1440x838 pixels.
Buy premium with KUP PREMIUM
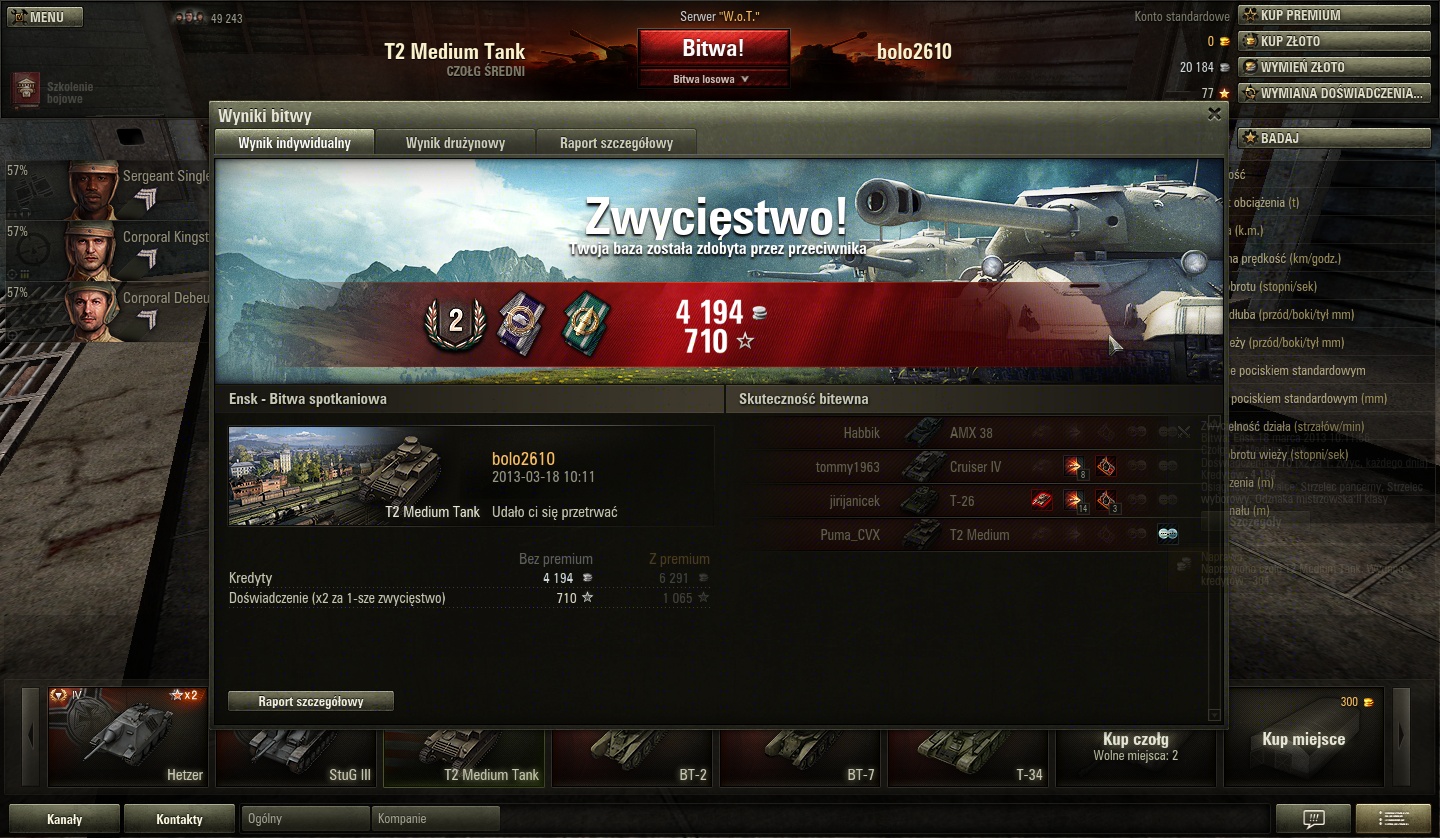(1334, 15)
